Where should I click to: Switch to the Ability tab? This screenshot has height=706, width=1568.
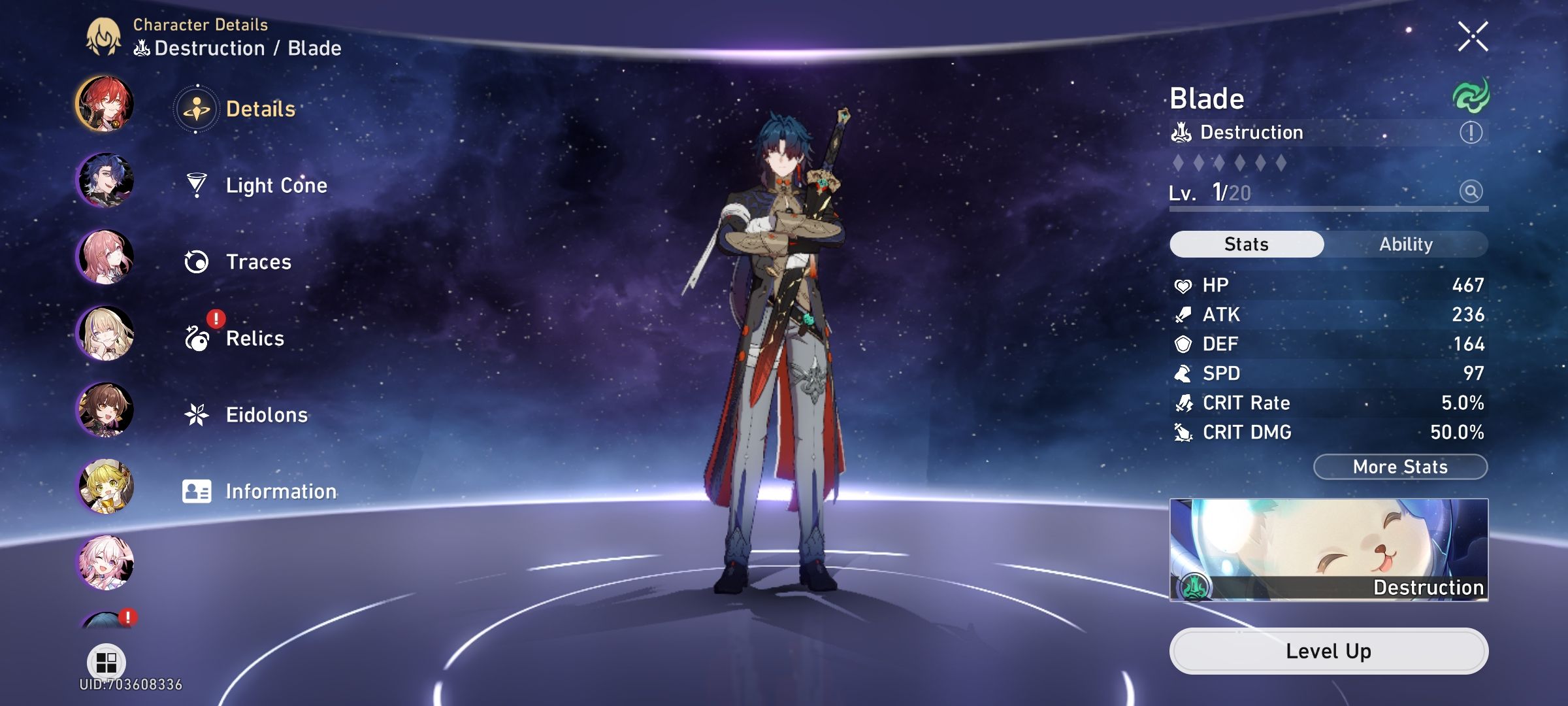tap(1406, 243)
